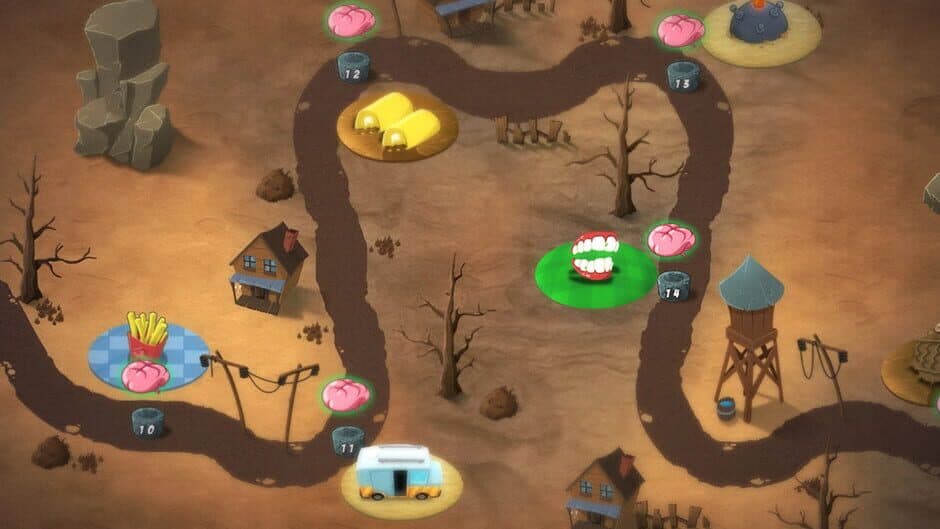Select the blue camper van tile

click(x=399, y=474)
